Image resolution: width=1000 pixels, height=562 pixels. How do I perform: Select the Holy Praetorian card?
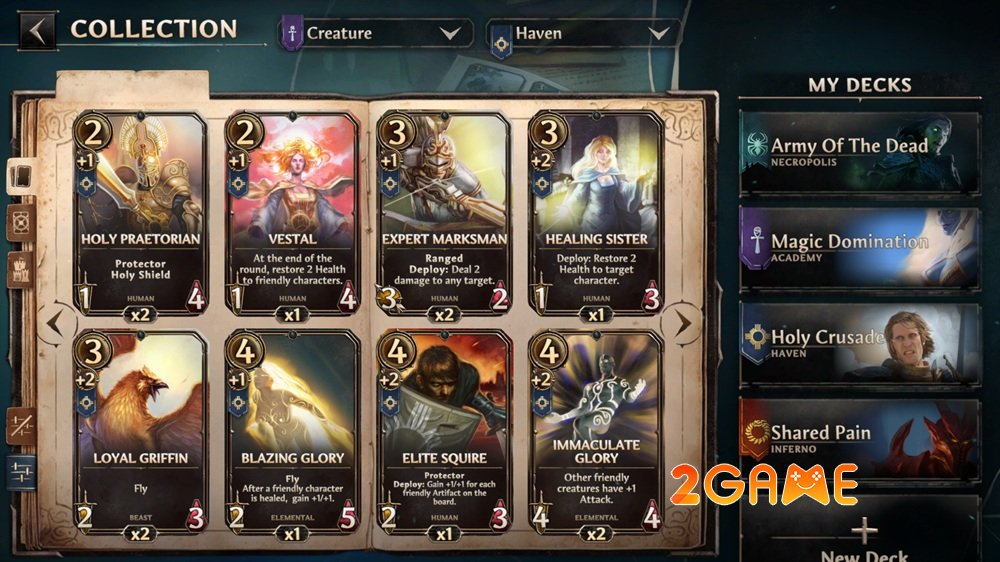coord(141,212)
